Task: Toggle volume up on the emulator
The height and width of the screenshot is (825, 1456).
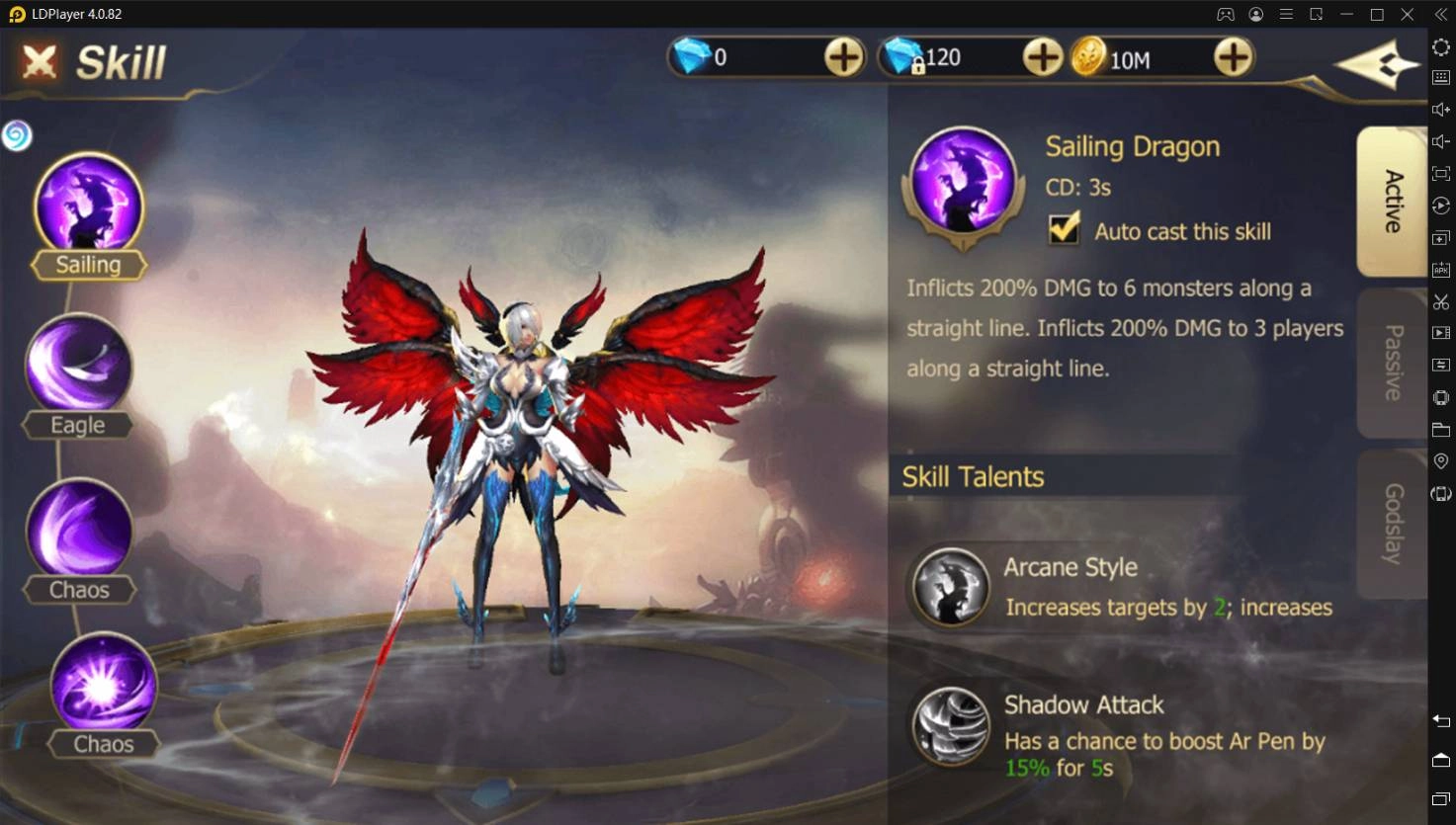Action: click(x=1440, y=109)
